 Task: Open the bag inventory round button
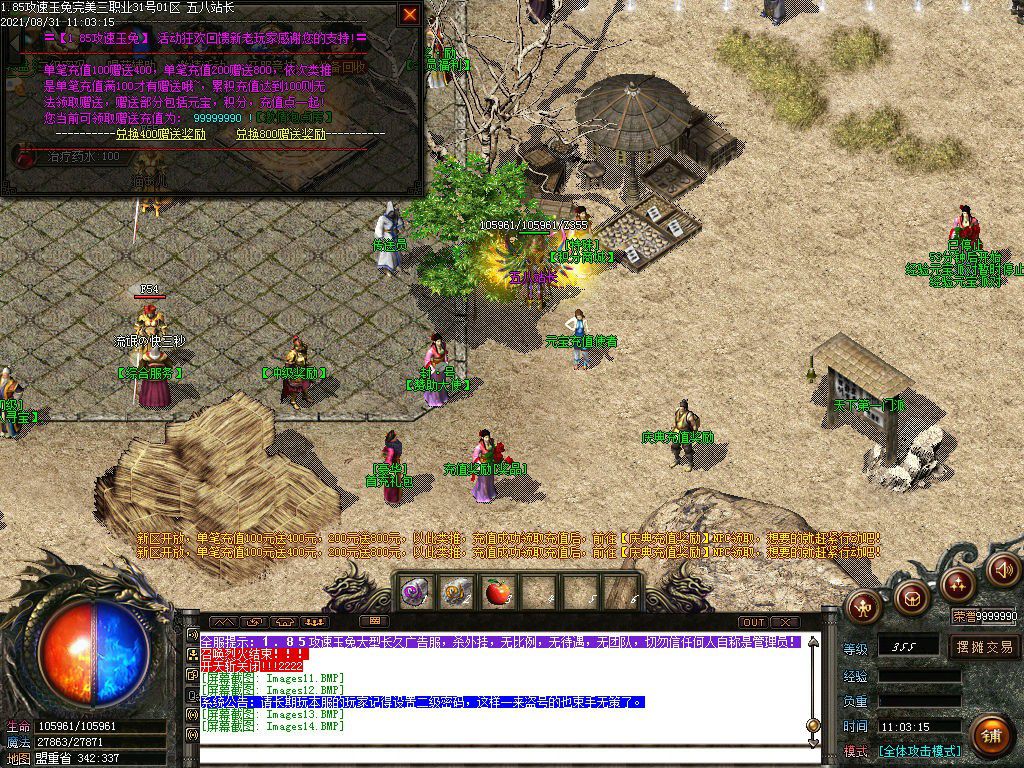pos(911,597)
